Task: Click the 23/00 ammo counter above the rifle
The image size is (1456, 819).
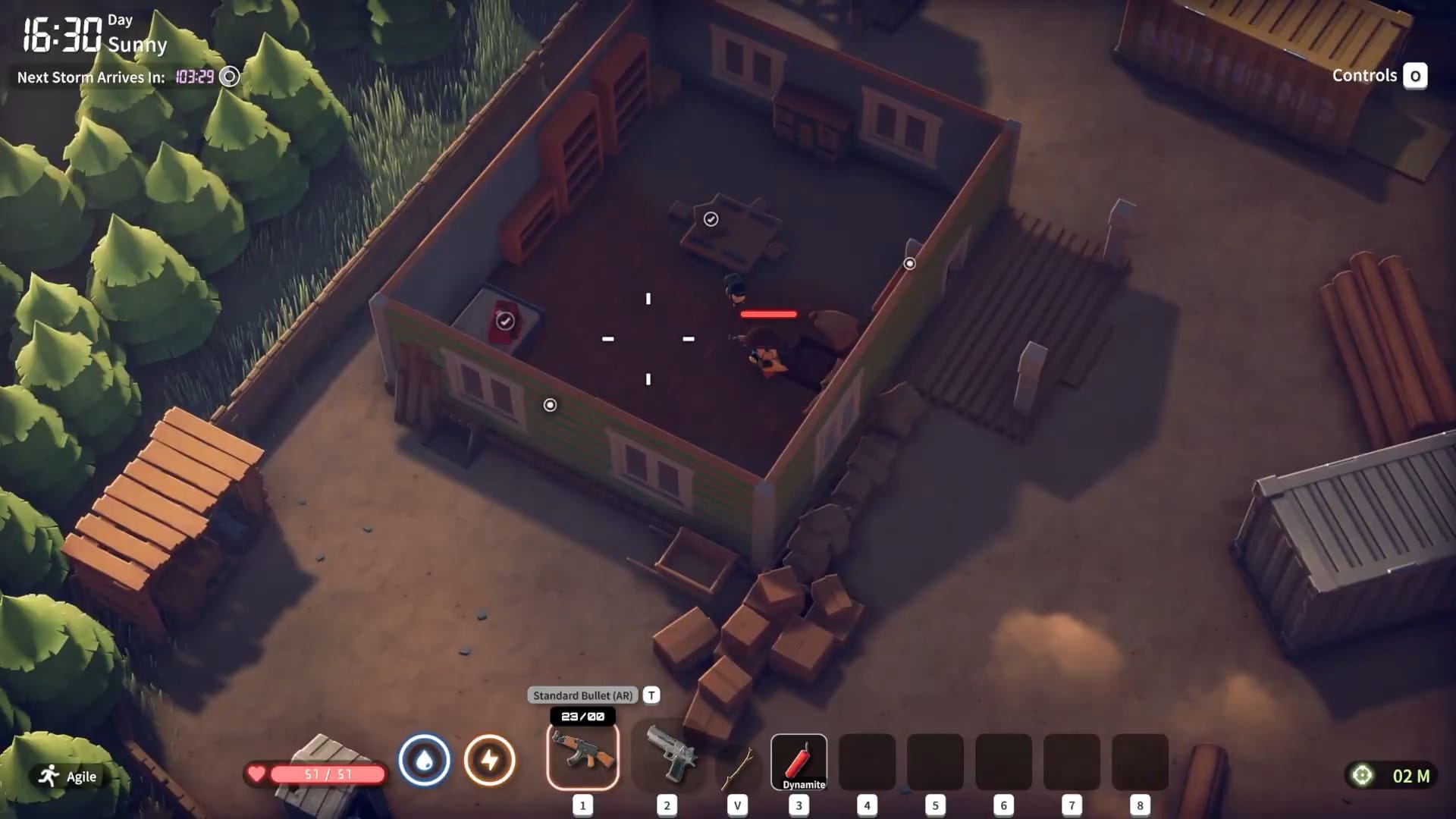Action: coord(582,716)
